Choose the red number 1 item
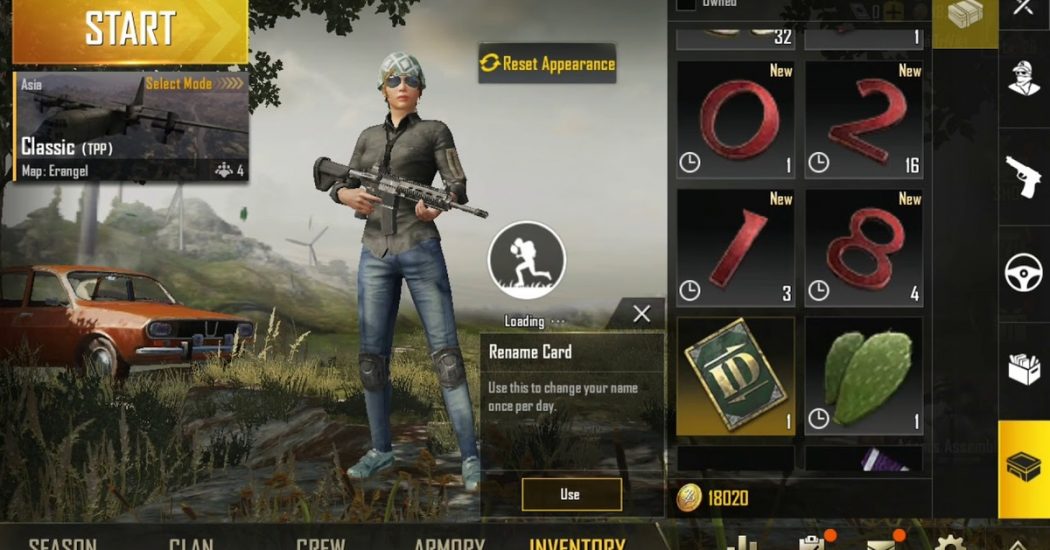 [x=736, y=247]
